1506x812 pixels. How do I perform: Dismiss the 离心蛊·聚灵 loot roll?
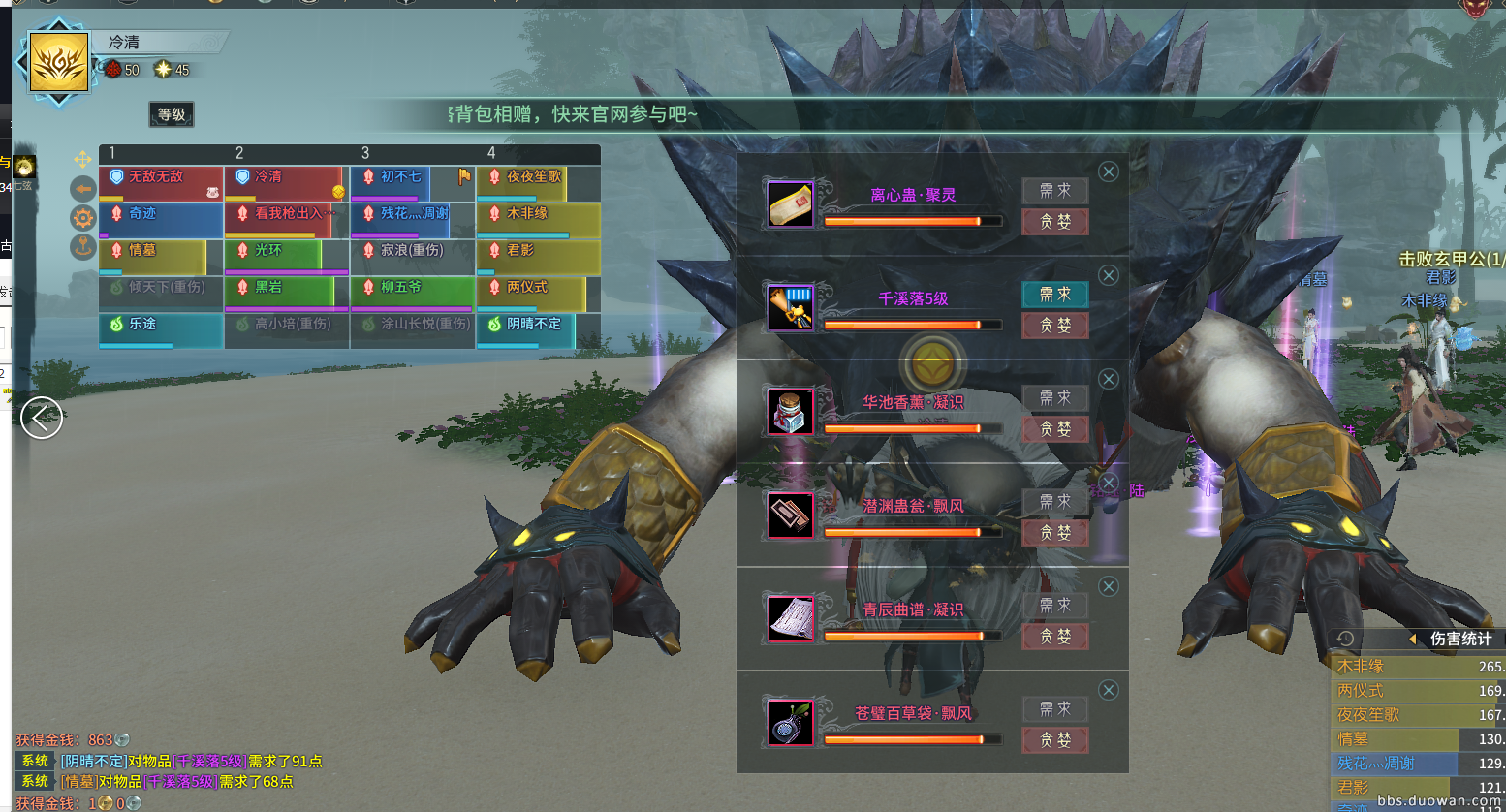tap(1109, 172)
